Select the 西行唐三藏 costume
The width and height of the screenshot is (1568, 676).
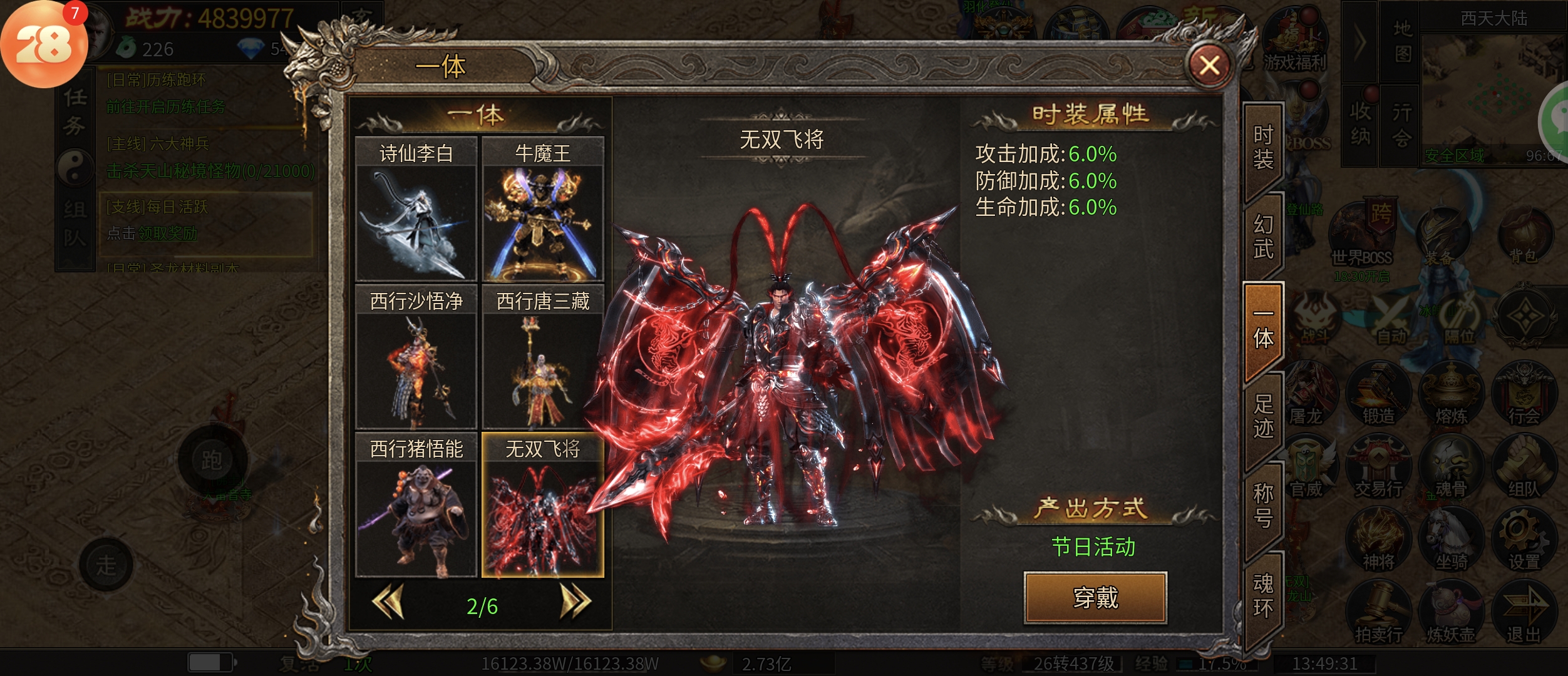(x=542, y=357)
